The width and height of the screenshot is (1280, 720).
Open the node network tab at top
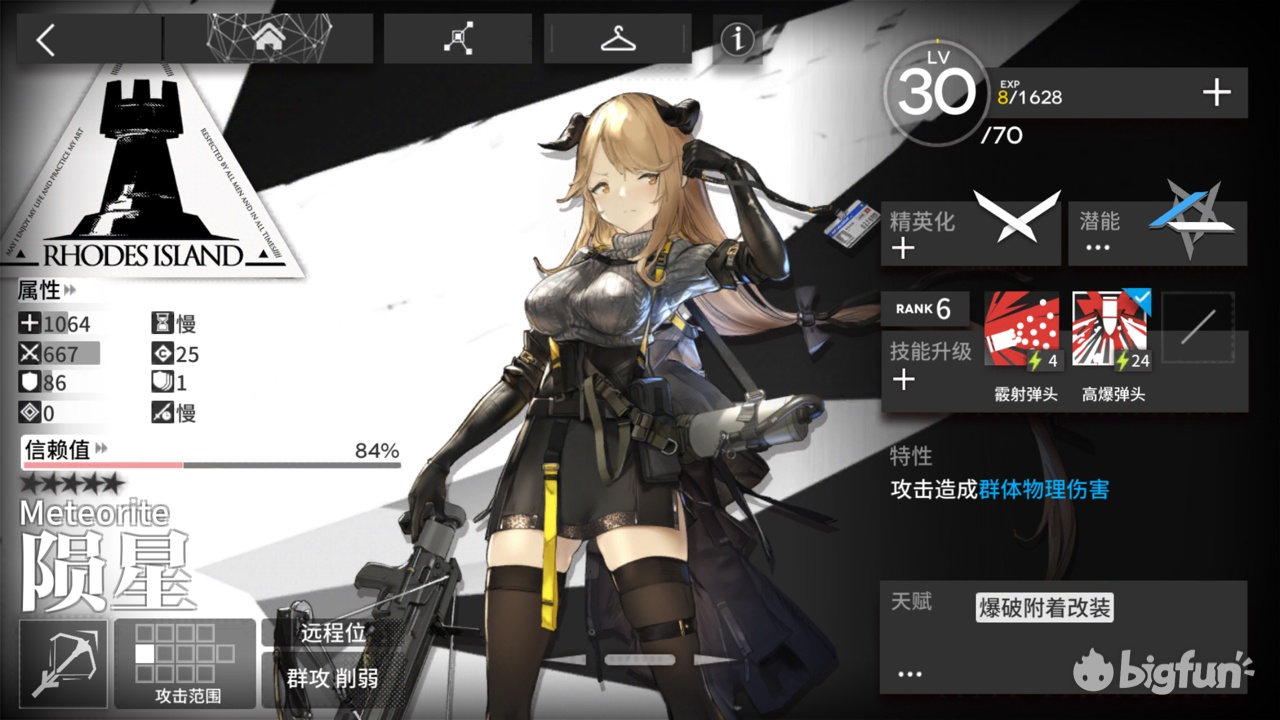coord(457,36)
